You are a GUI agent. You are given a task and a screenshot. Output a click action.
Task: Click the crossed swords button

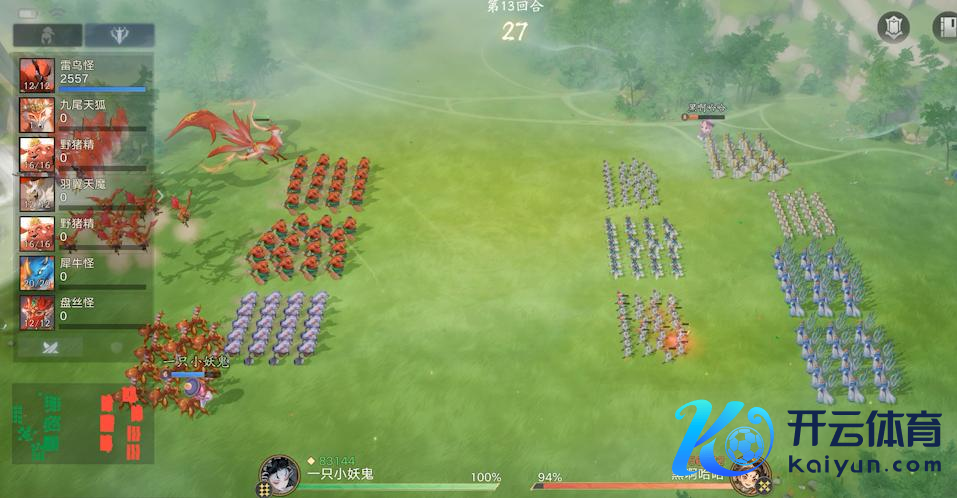[47, 347]
